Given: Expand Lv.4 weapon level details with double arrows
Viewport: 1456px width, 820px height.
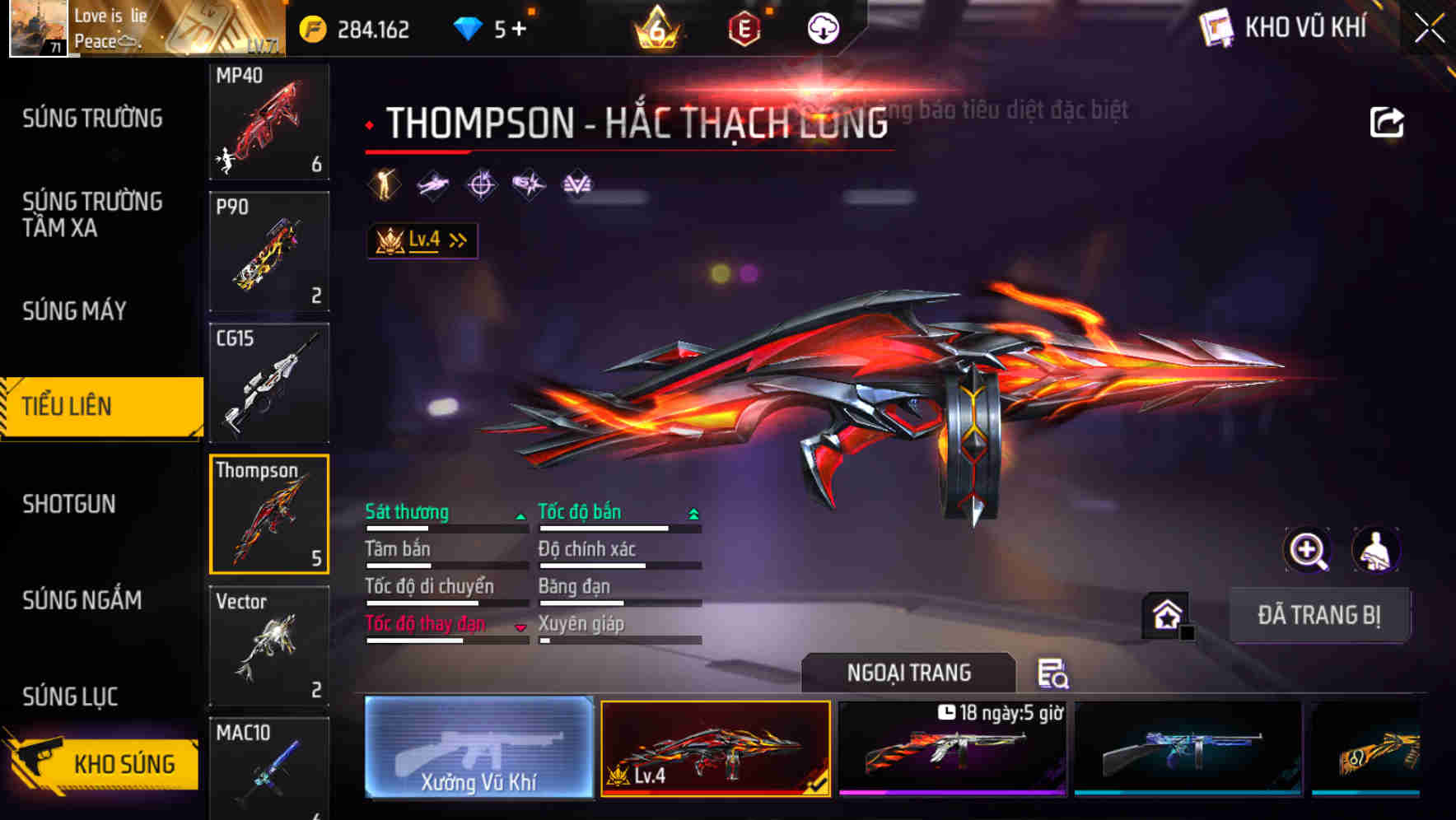Looking at the screenshot, I should click(456, 239).
